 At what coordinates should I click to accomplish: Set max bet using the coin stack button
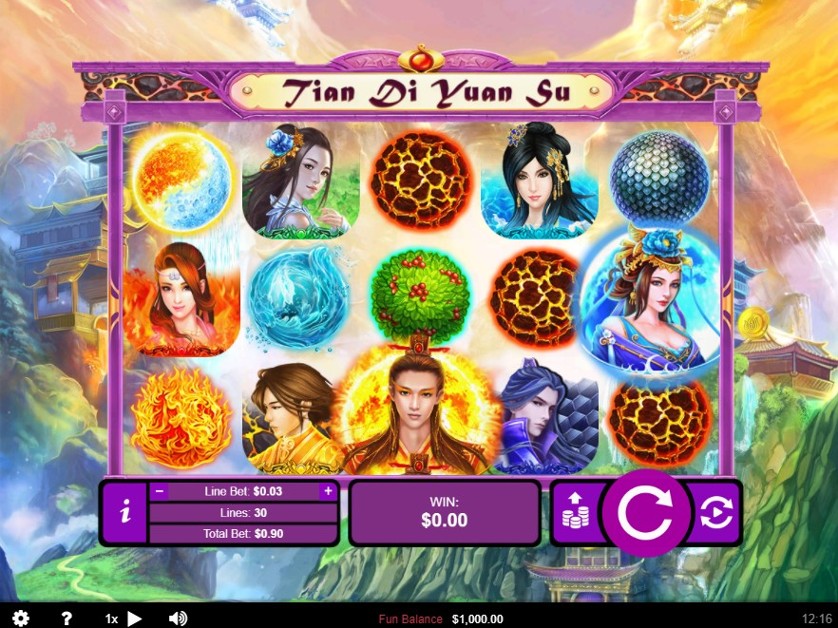[x=575, y=512]
